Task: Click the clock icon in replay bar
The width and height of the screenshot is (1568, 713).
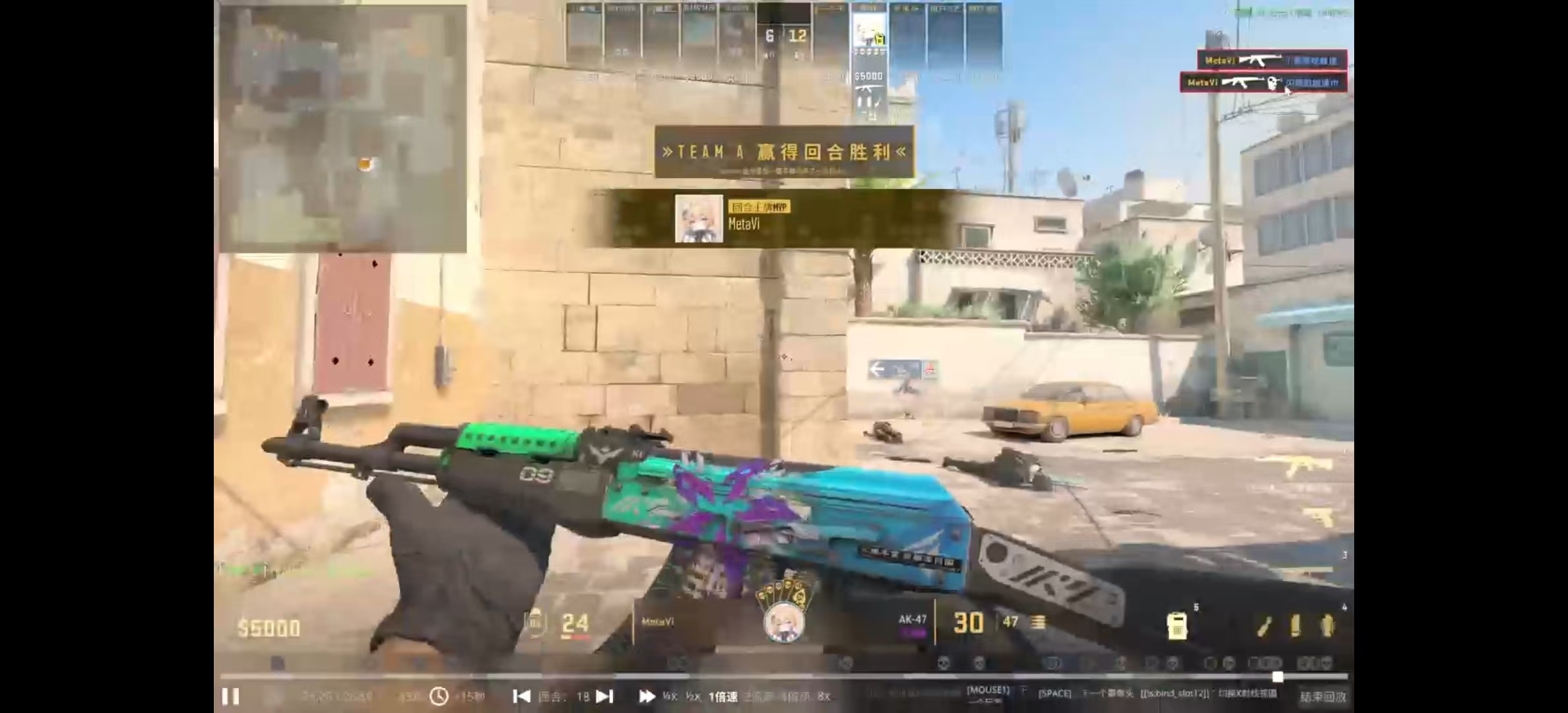Action: pyautogui.click(x=439, y=696)
